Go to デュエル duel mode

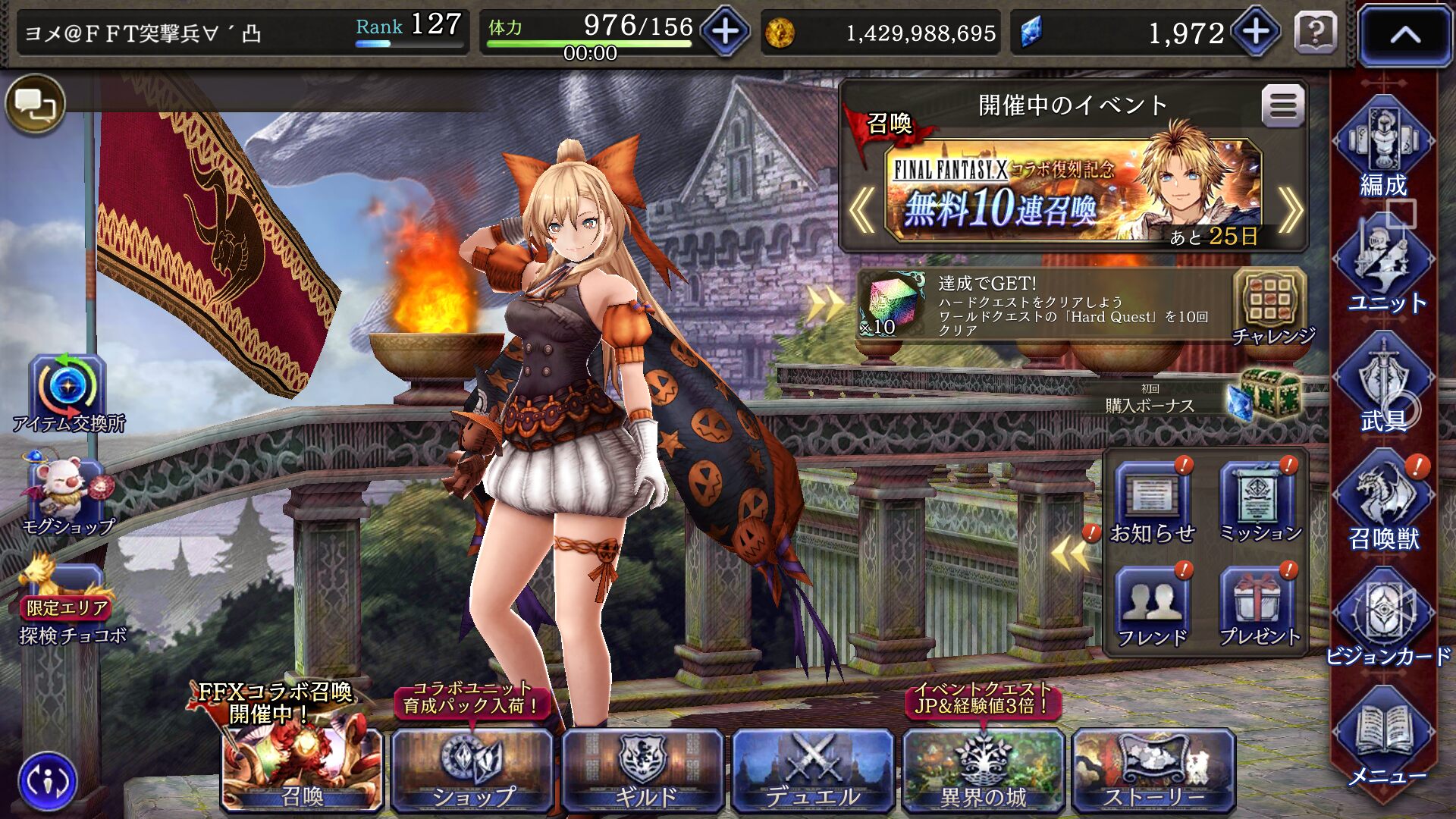coord(812,770)
